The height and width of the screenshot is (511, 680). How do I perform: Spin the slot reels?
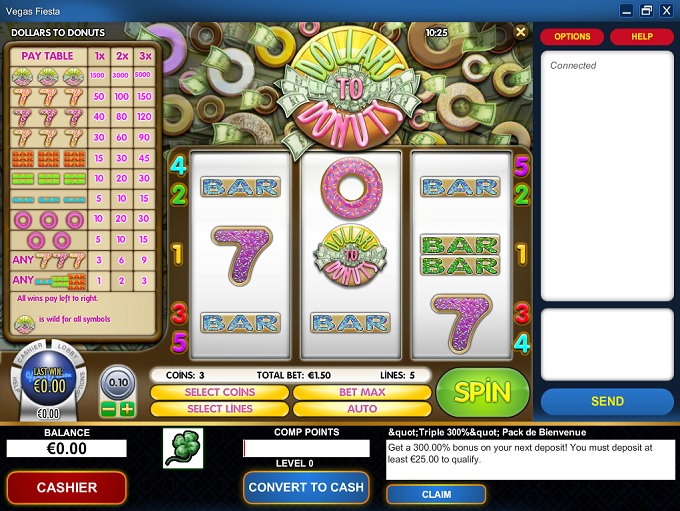(483, 392)
